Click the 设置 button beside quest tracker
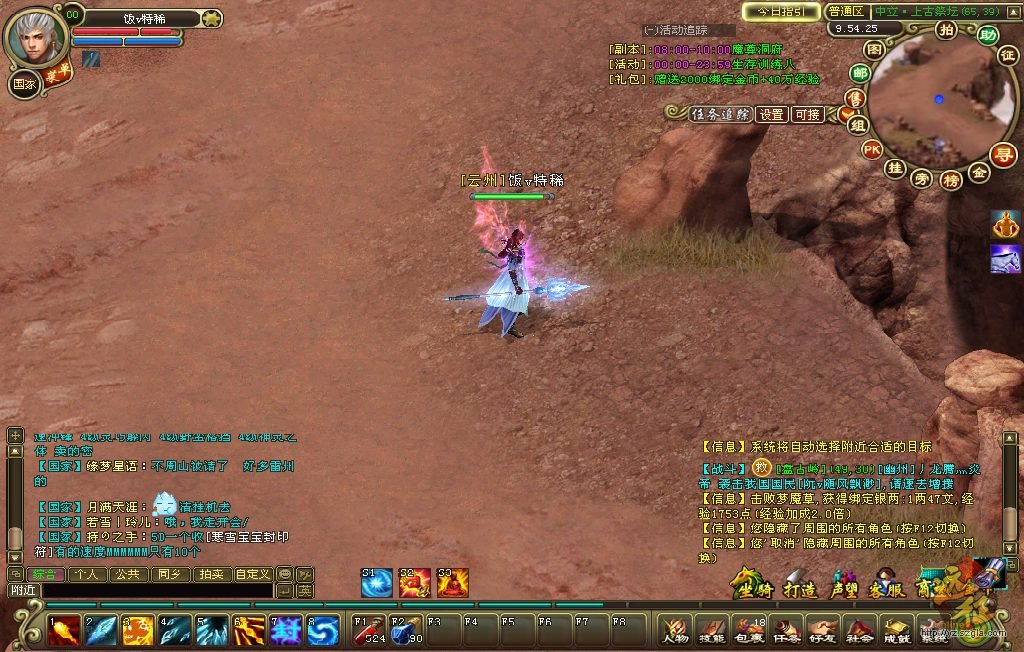Image resolution: width=1024 pixels, height=652 pixels. click(x=771, y=114)
